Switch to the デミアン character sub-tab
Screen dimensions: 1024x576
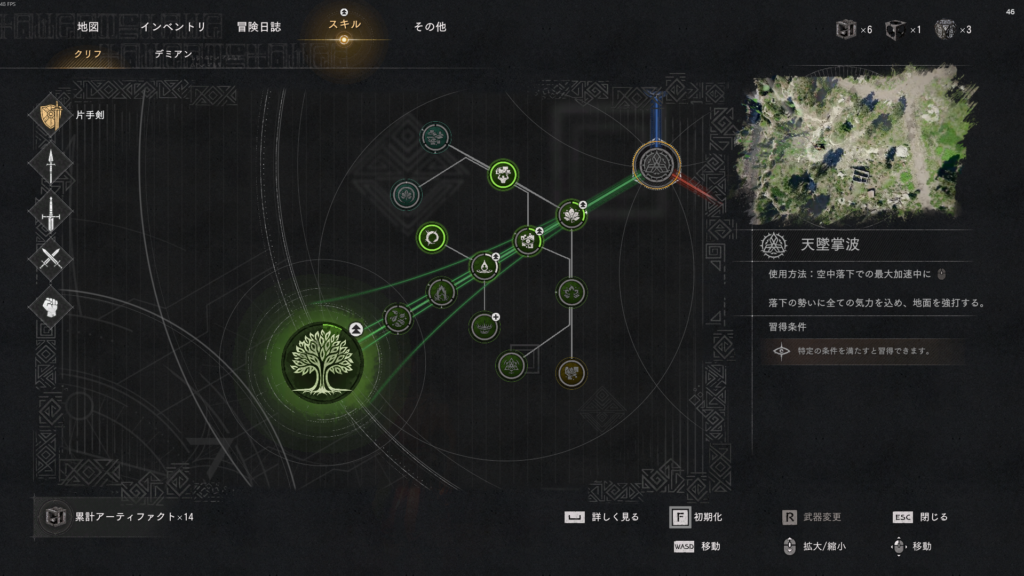click(173, 54)
